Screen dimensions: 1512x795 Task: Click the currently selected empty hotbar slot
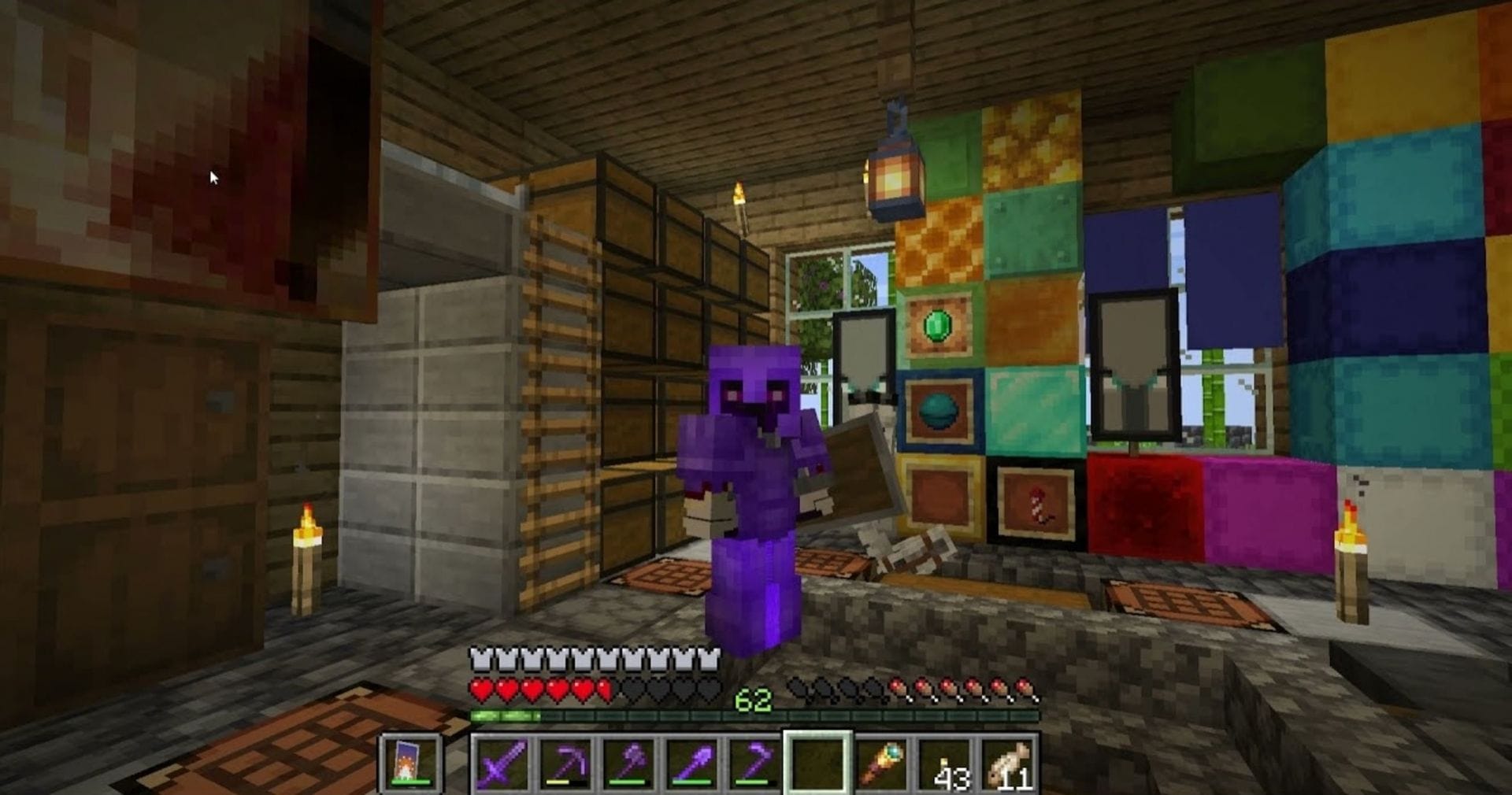(x=818, y=762)
